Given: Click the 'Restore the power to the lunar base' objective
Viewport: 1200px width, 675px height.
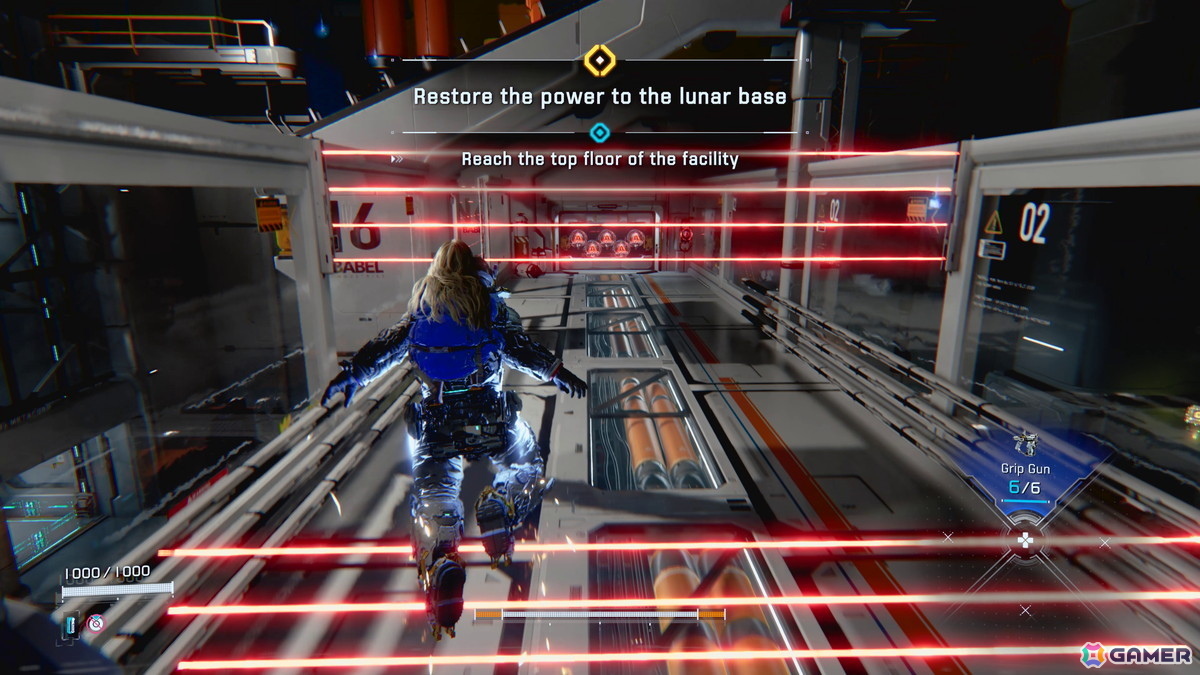Looking at the screenshot, I should click(600, 97).
